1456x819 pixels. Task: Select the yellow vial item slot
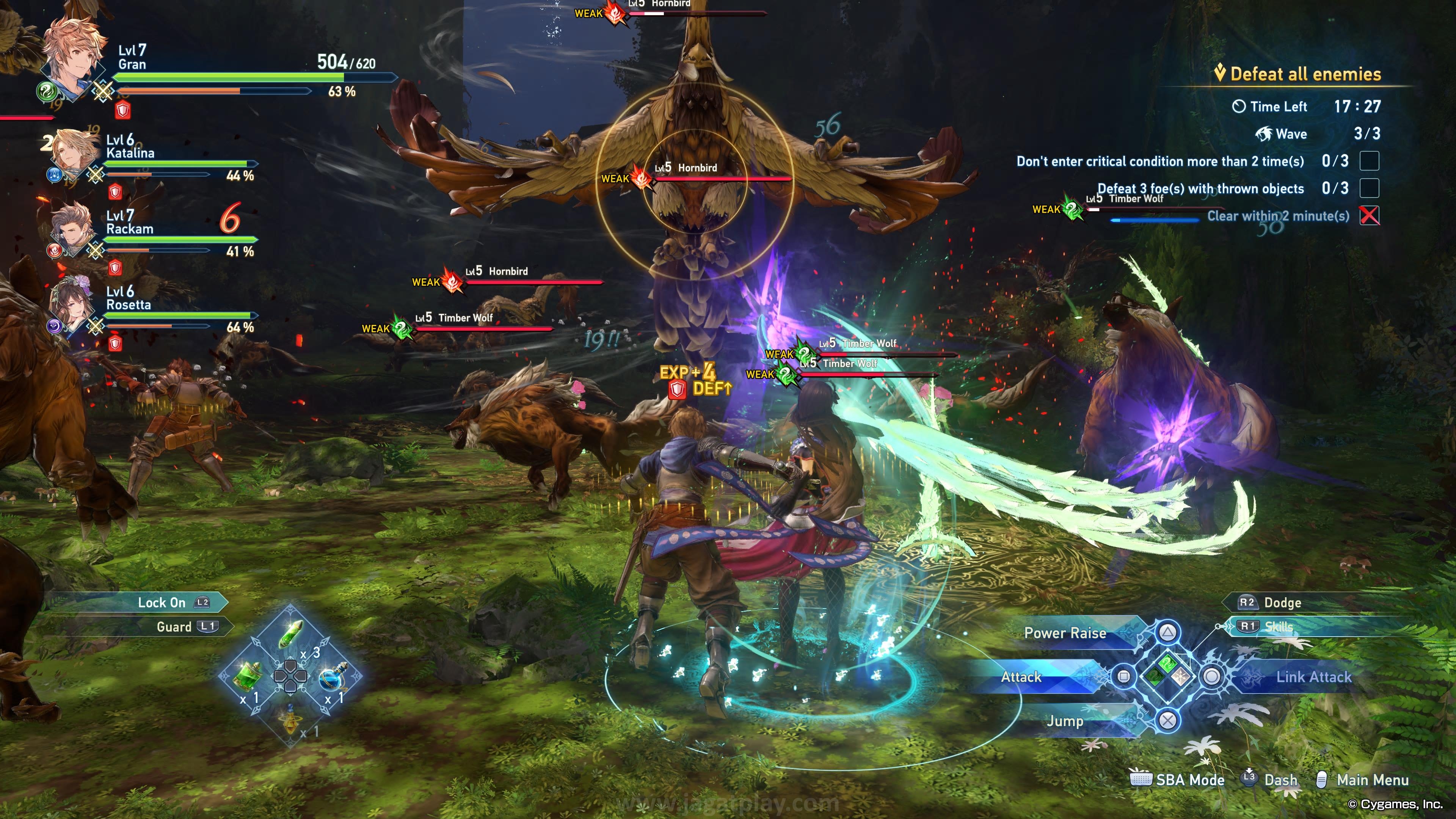point(290,721)
